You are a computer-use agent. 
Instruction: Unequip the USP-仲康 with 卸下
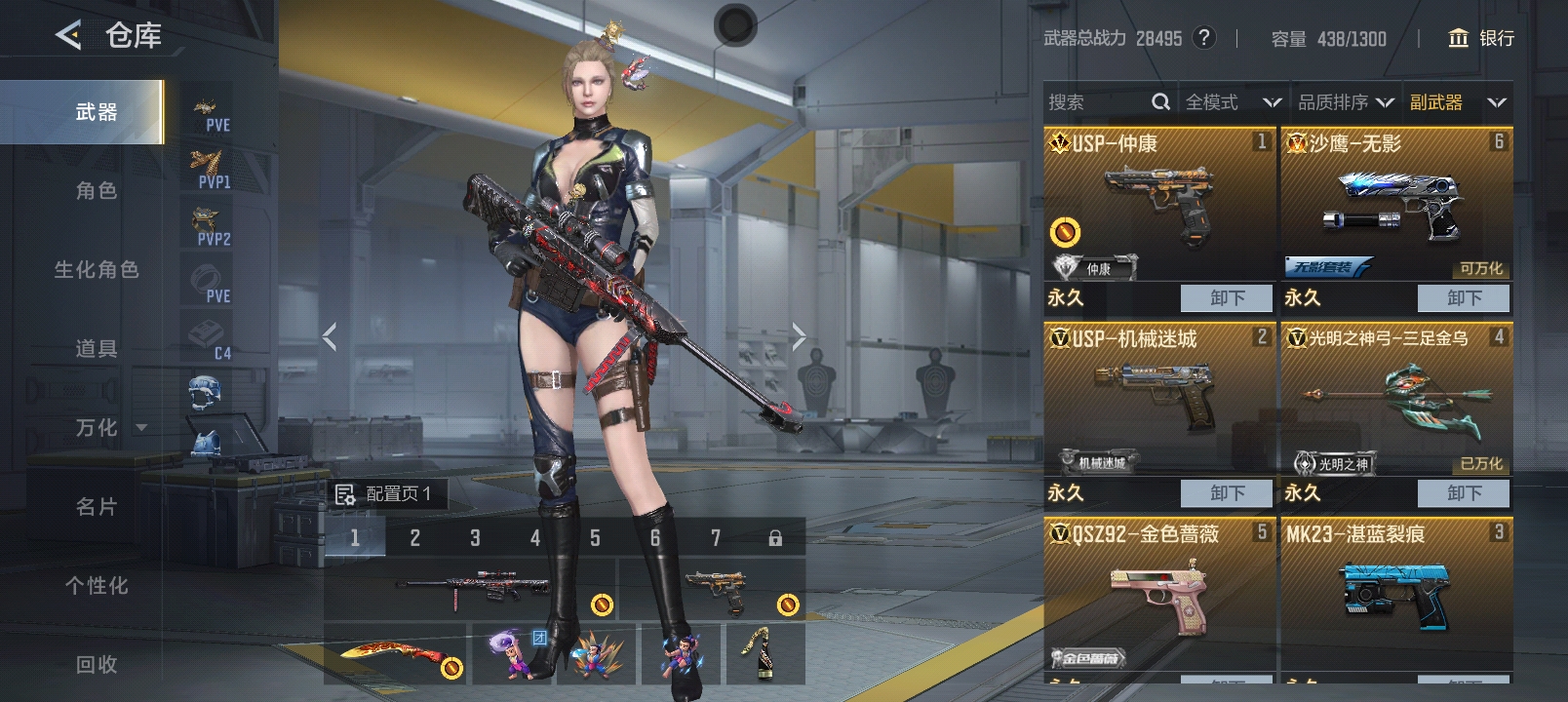click(1226, 298)
